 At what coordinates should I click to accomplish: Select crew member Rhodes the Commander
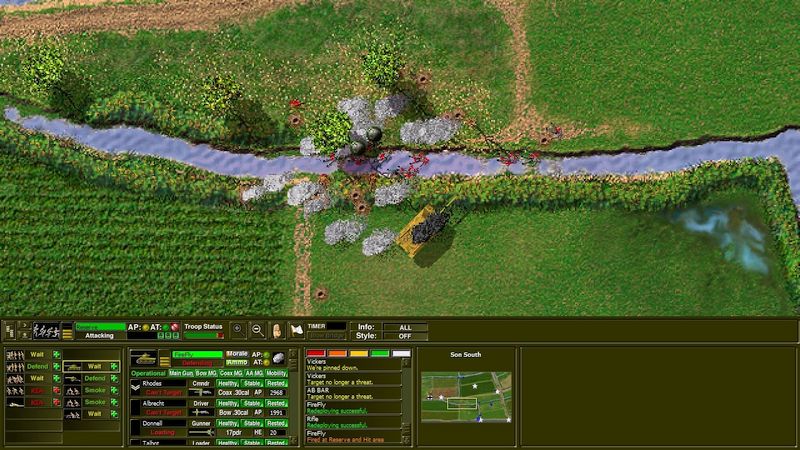tap(152, 383)
